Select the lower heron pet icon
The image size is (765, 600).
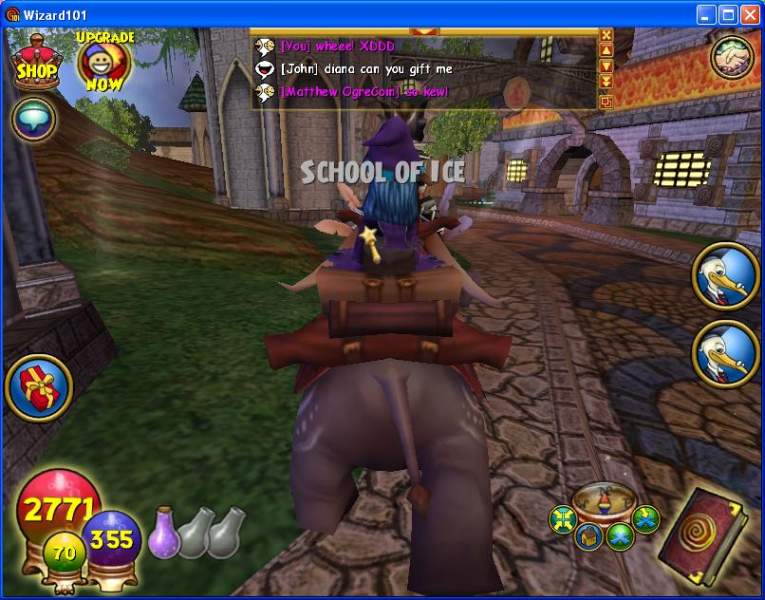pos(726,354)
